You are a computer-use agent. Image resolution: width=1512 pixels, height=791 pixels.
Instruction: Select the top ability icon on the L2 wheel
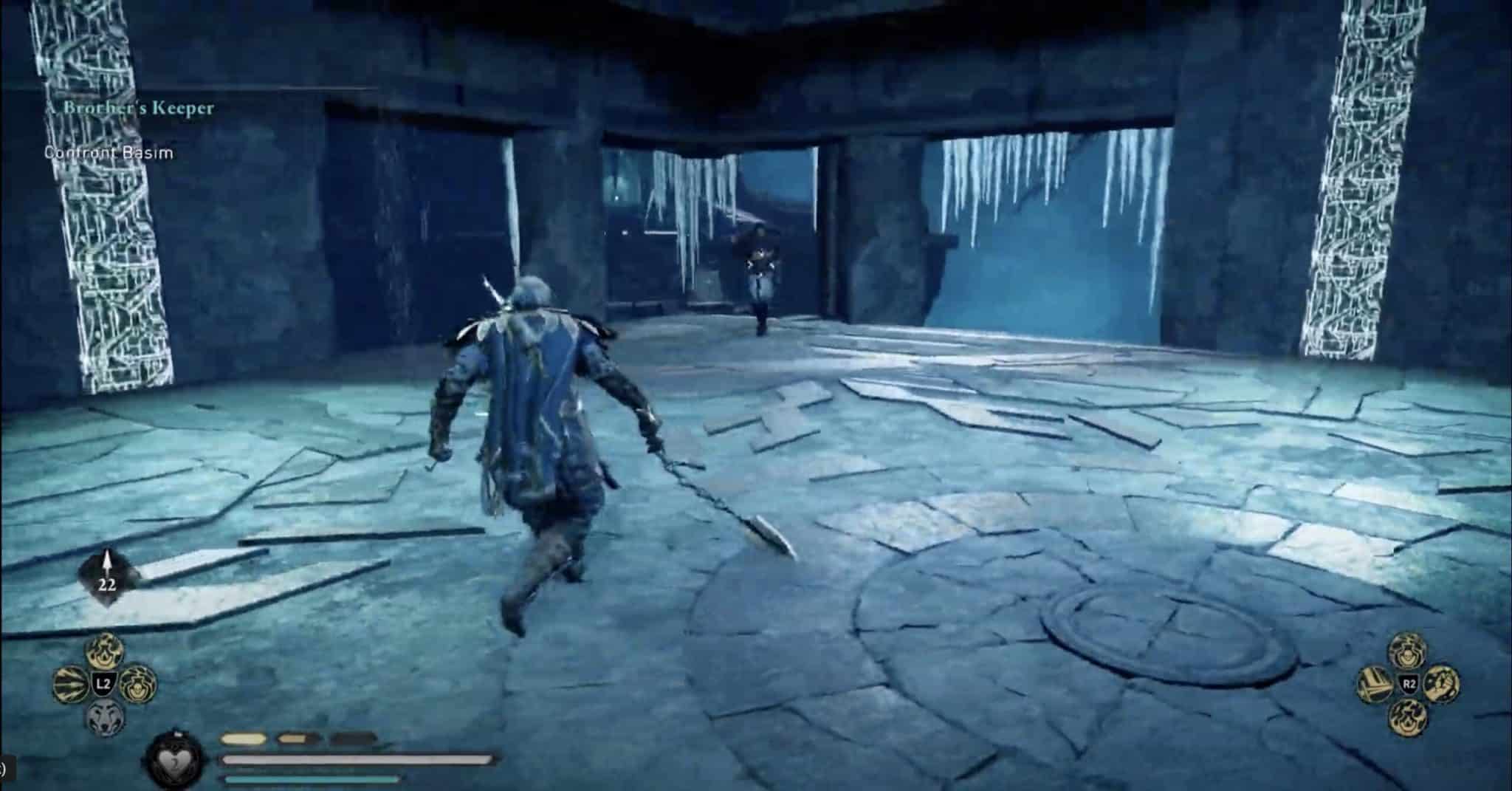[x=103, y=652]
